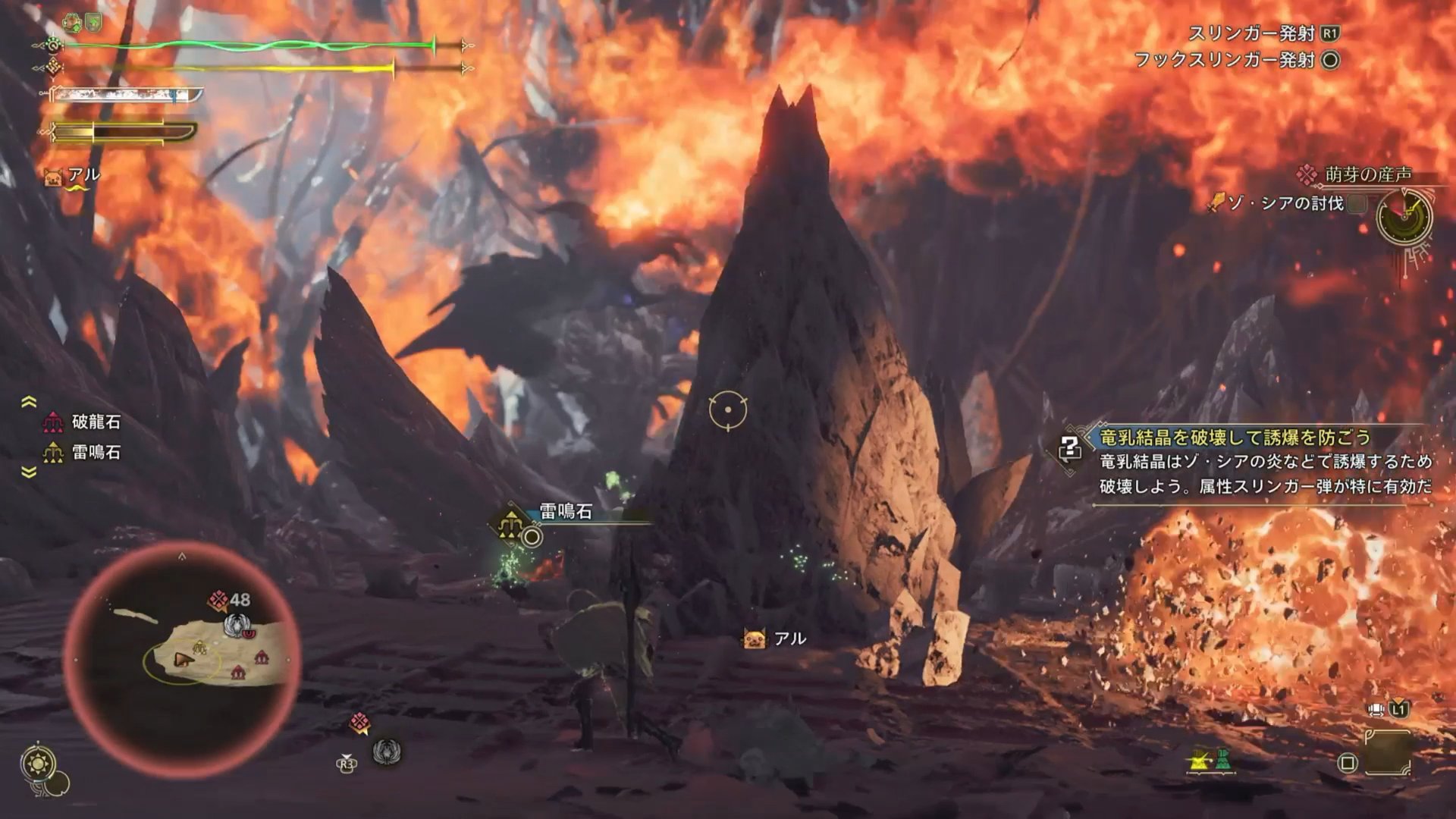The image size is (1456, 819).
Task: Select the アル Palico status entry under the gauges
Action: pyautogui.click(x=74, y=175)
